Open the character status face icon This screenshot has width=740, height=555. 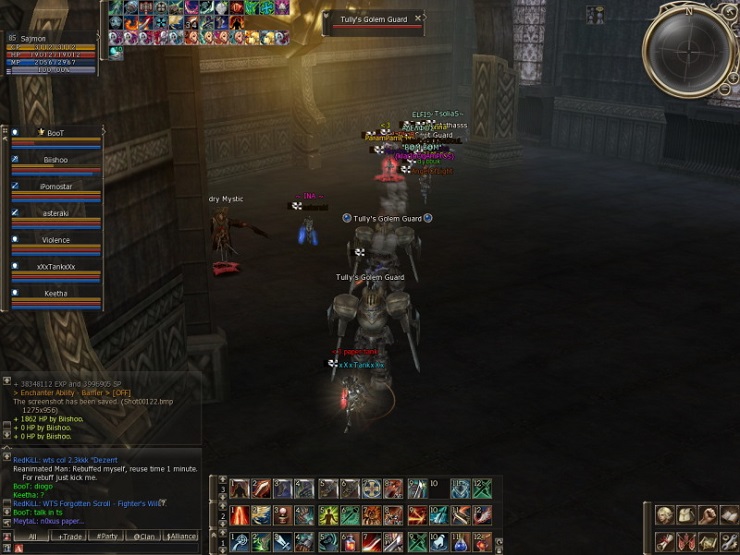pos(665,515)
